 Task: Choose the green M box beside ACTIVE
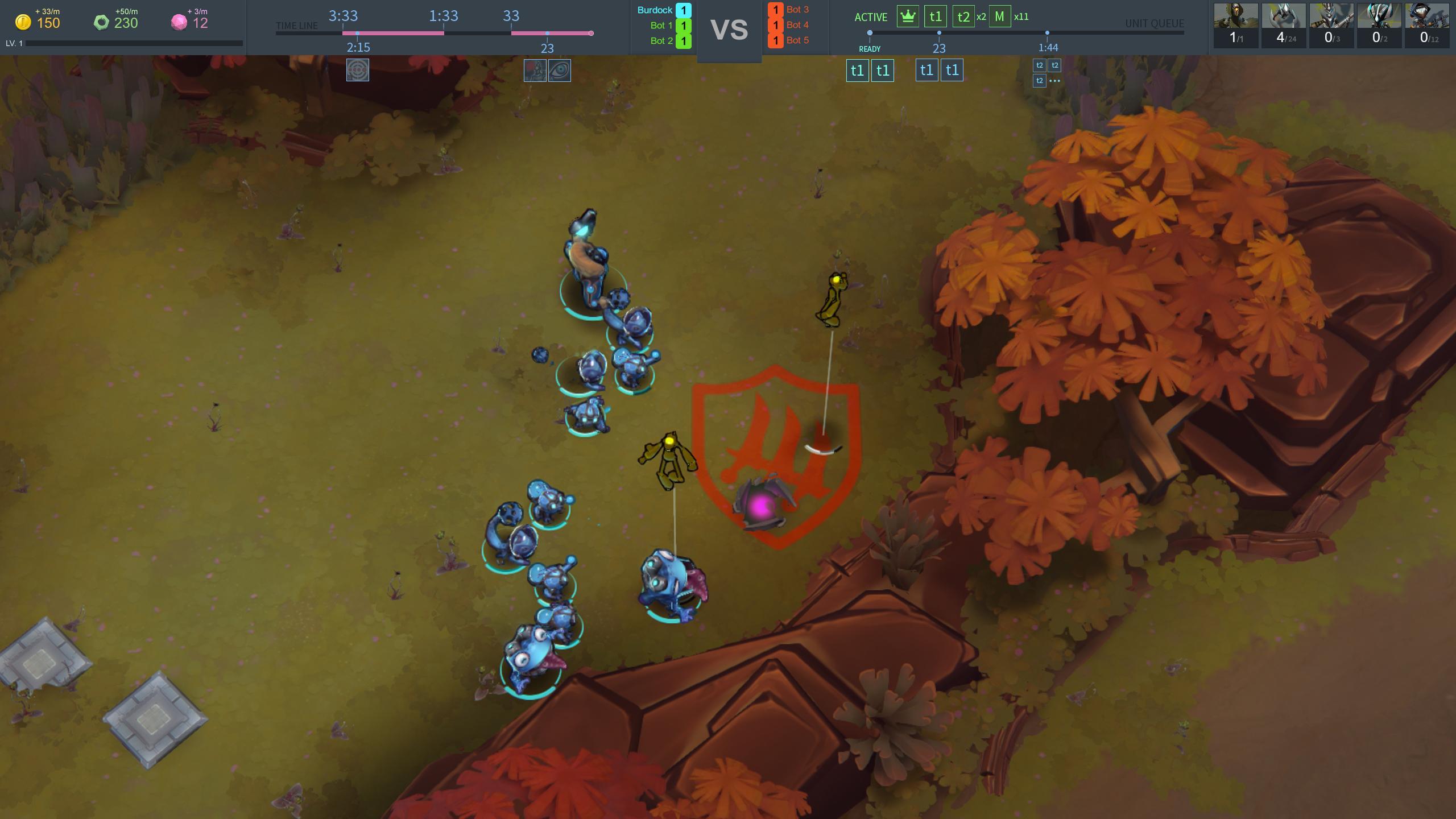pyautogui.click(x=999, y=16)
